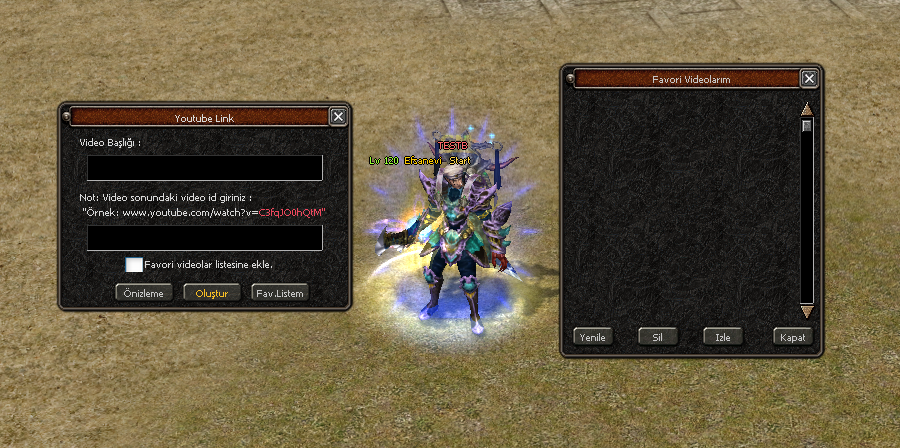Screen dimensions: 900x448
Task: Focus the video id input field
Action: (204, 237)
